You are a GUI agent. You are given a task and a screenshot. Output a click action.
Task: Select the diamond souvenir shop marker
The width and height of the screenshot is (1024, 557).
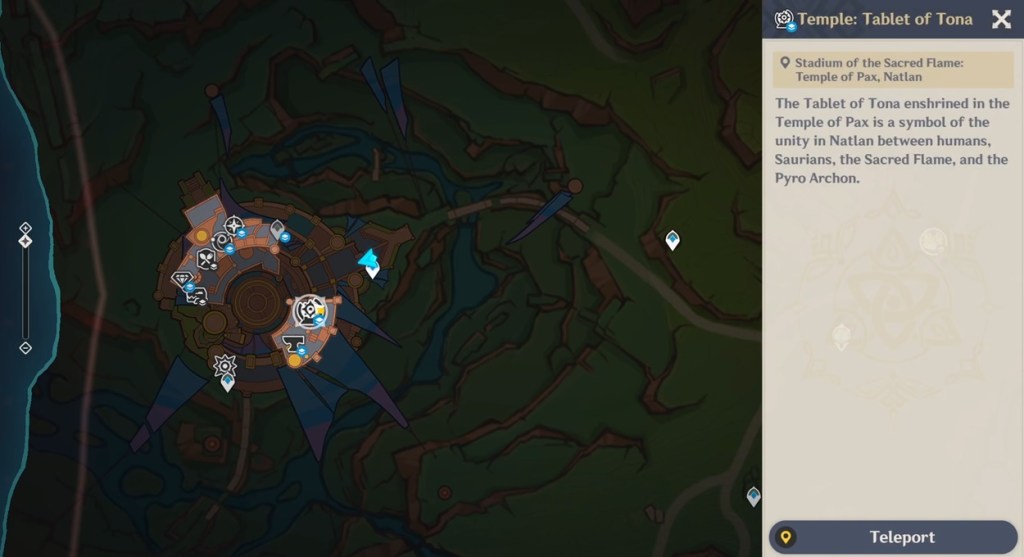point(183,279)
